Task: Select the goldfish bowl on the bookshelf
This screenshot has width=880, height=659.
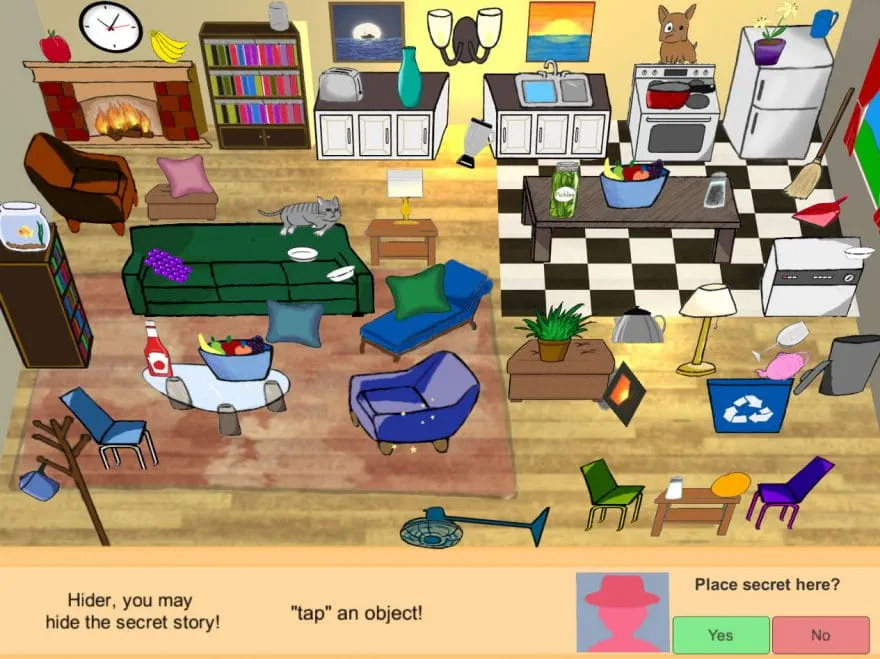Action: coord(24,225)
